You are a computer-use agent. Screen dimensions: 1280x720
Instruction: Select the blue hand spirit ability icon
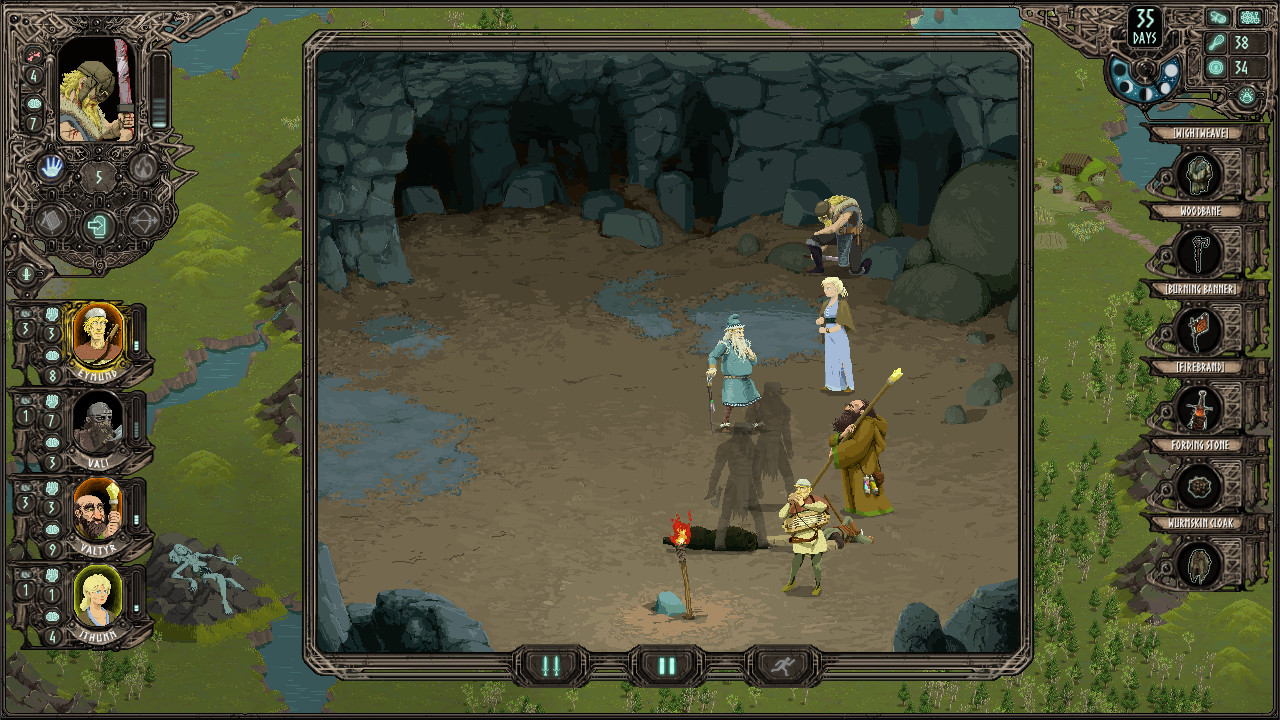[52, 168]
